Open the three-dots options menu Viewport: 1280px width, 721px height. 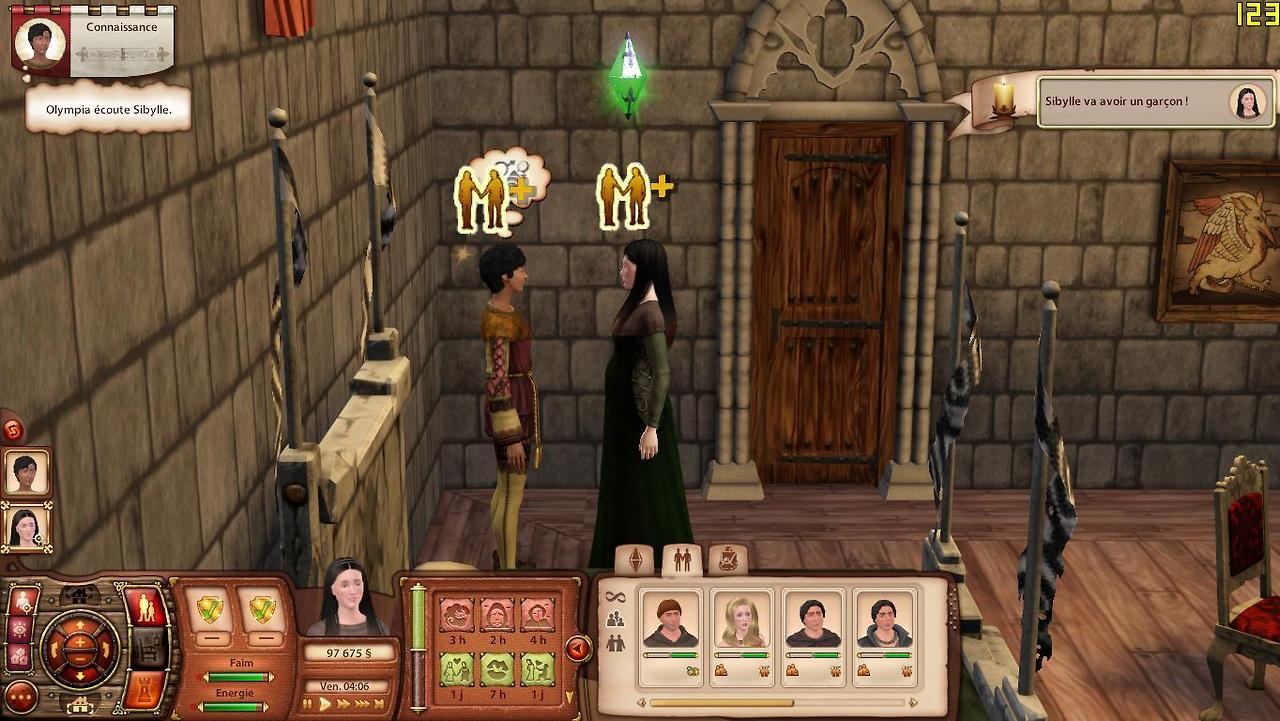pos(21,696)
